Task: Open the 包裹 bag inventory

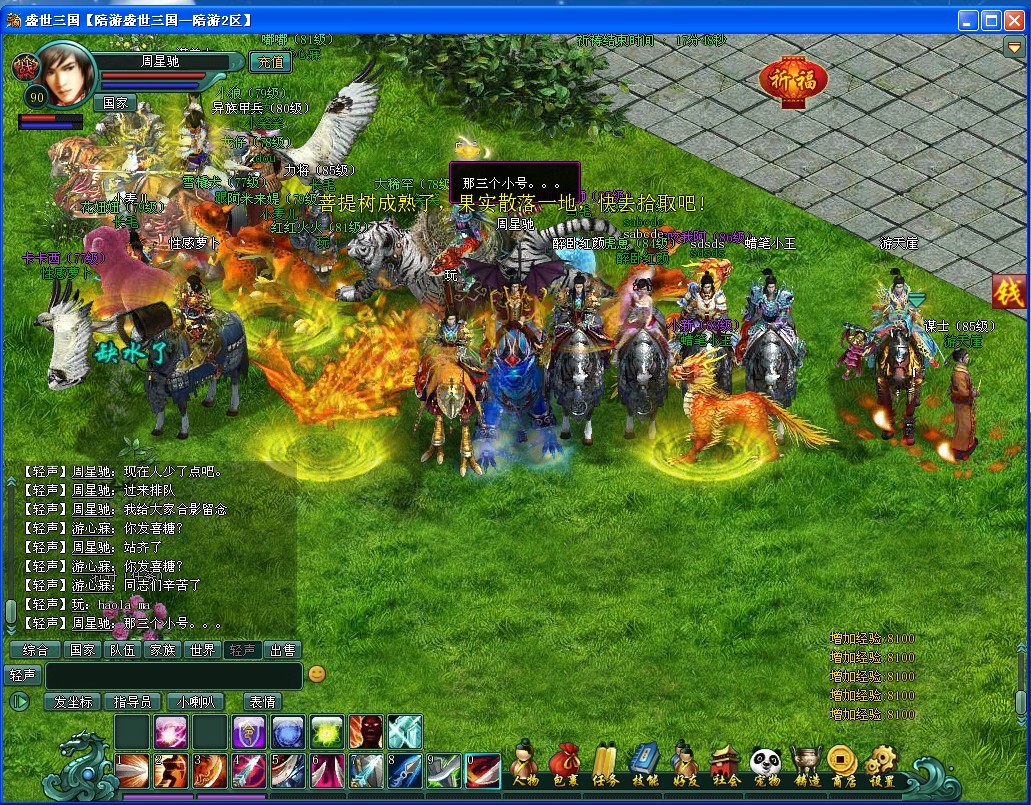Action: coord(565,763)
